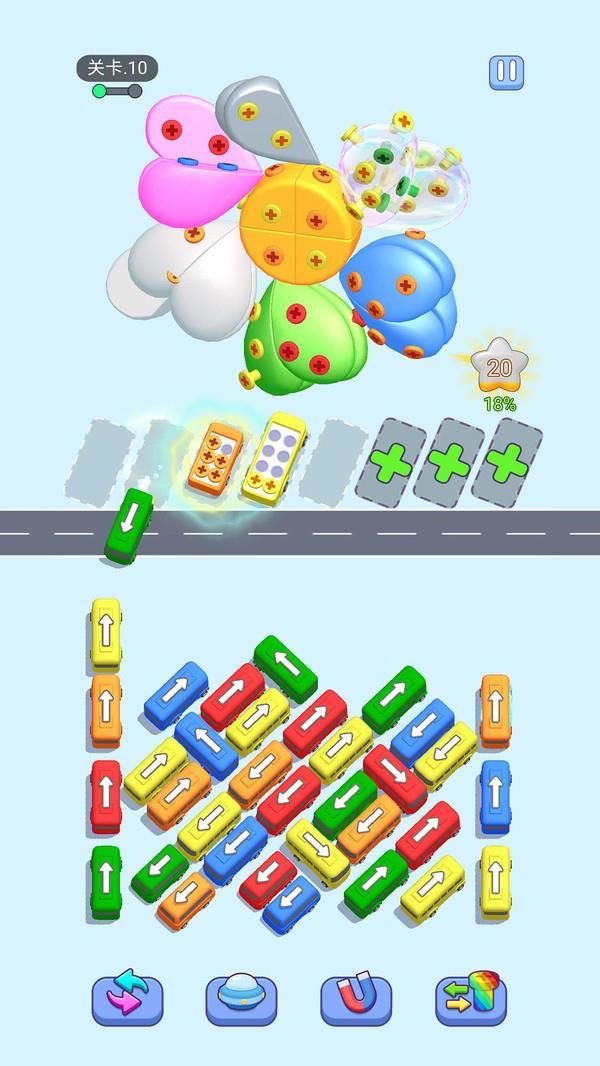Select the upright blue bus
The image size is (600, 1066).
click(x=494, y=795)
